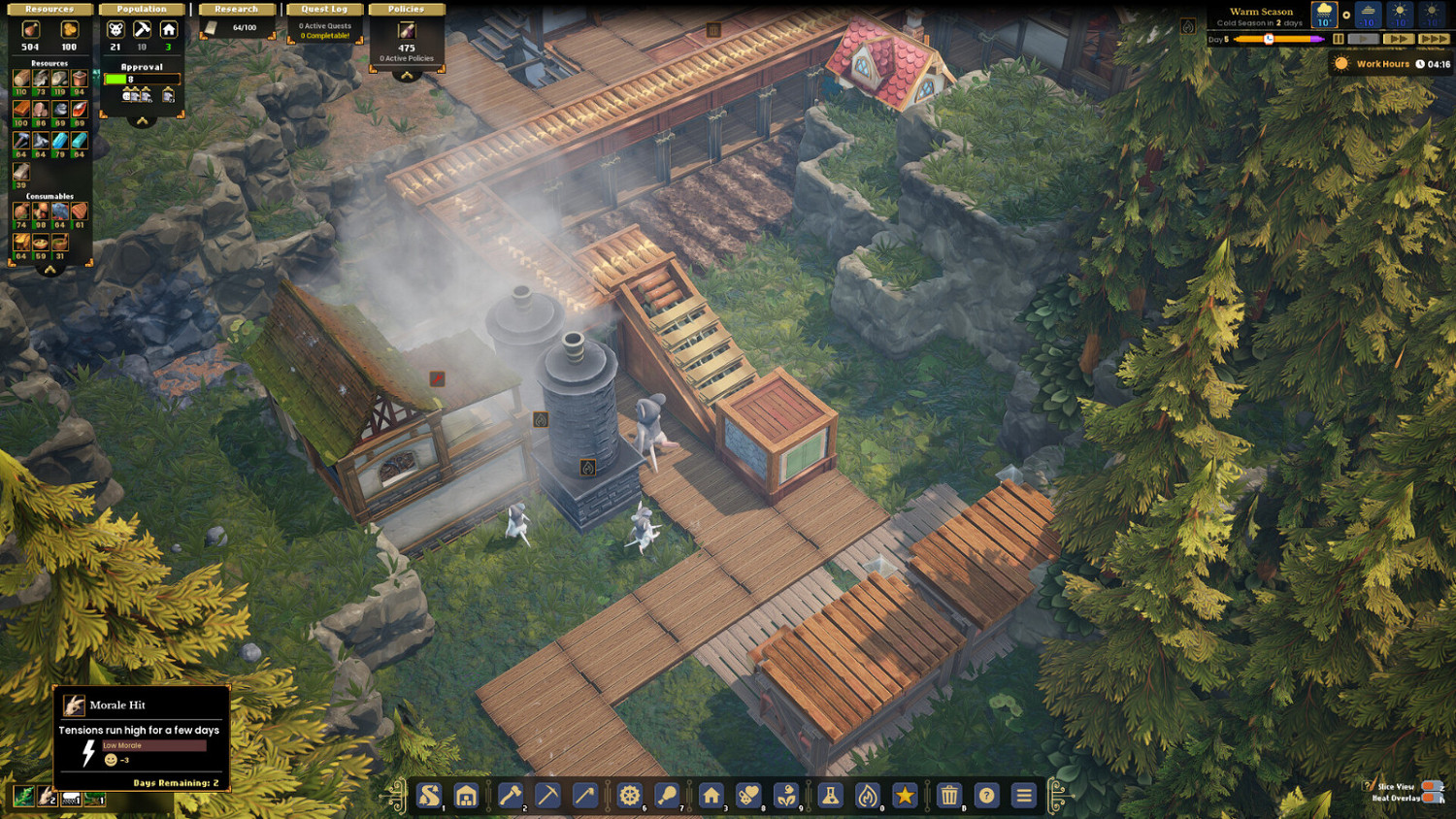Open the Policies tab
The height and width of the screenshot is (819, 1456).
407,8
